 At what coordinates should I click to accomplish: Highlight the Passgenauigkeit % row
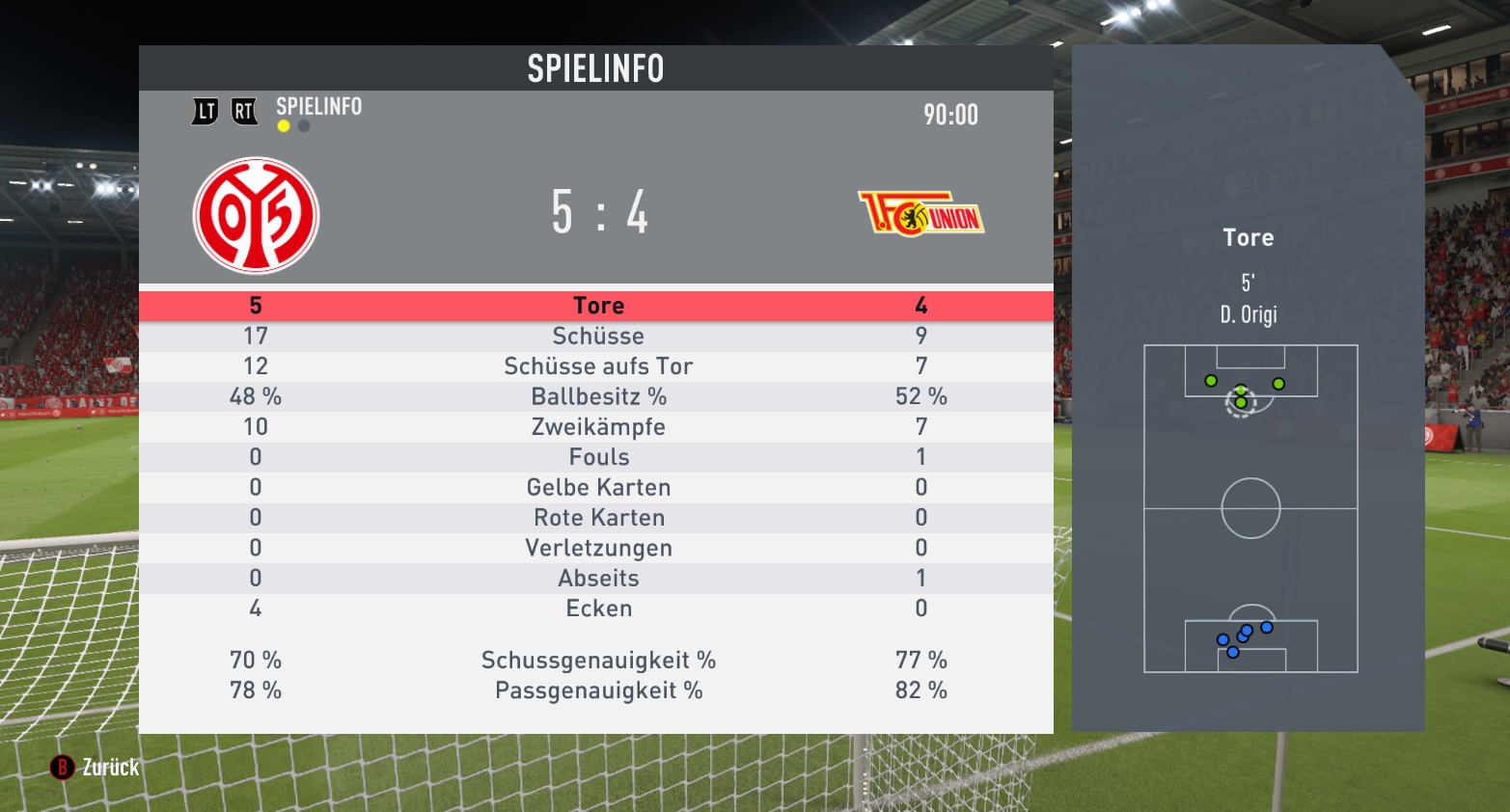(x=598, y=690)
